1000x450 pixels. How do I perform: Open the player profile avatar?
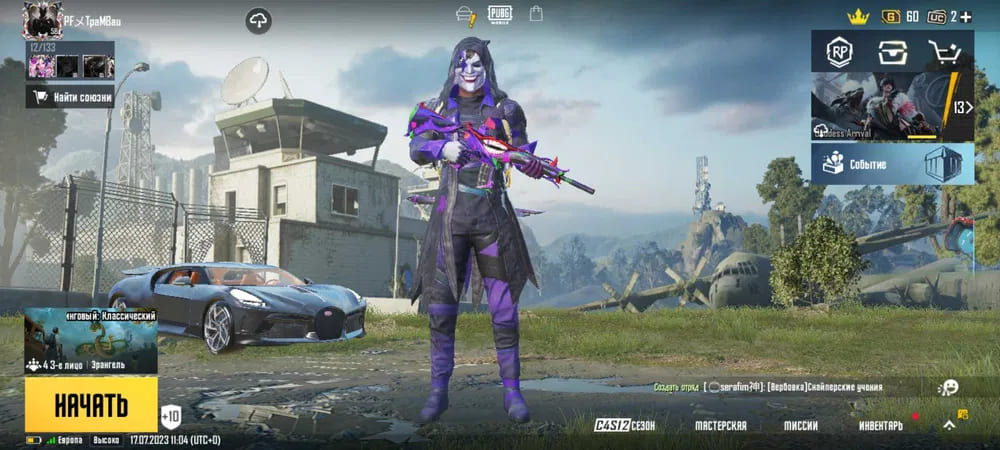42,19
